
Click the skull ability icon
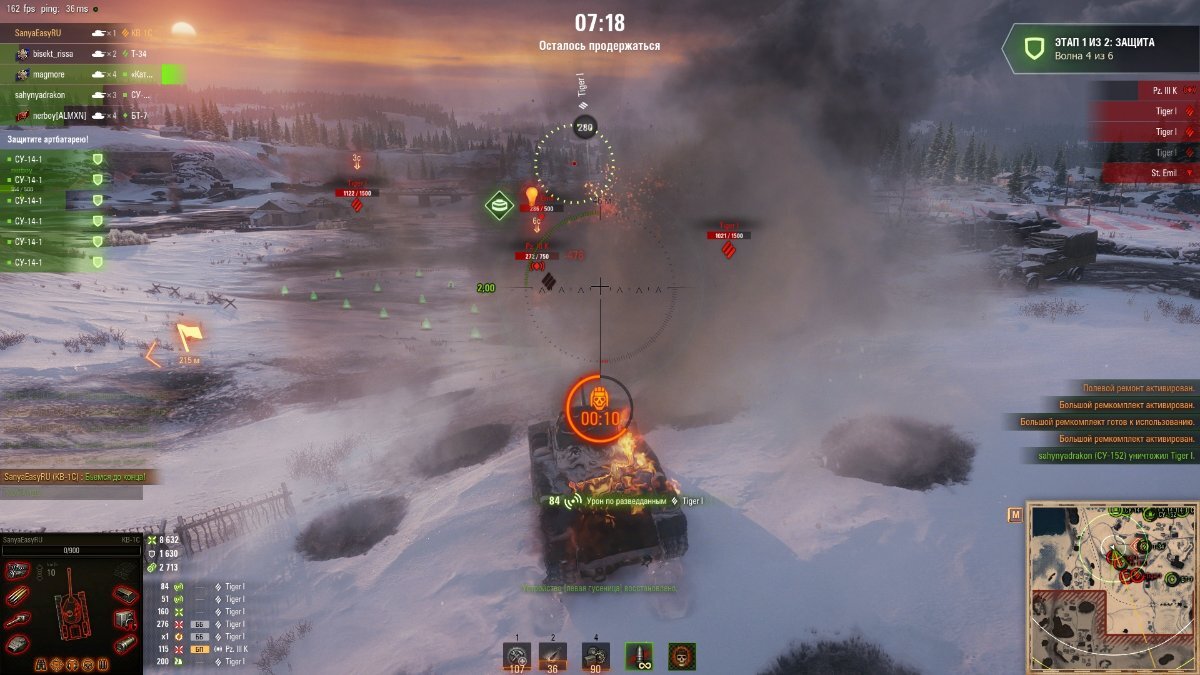click(682, 656)
